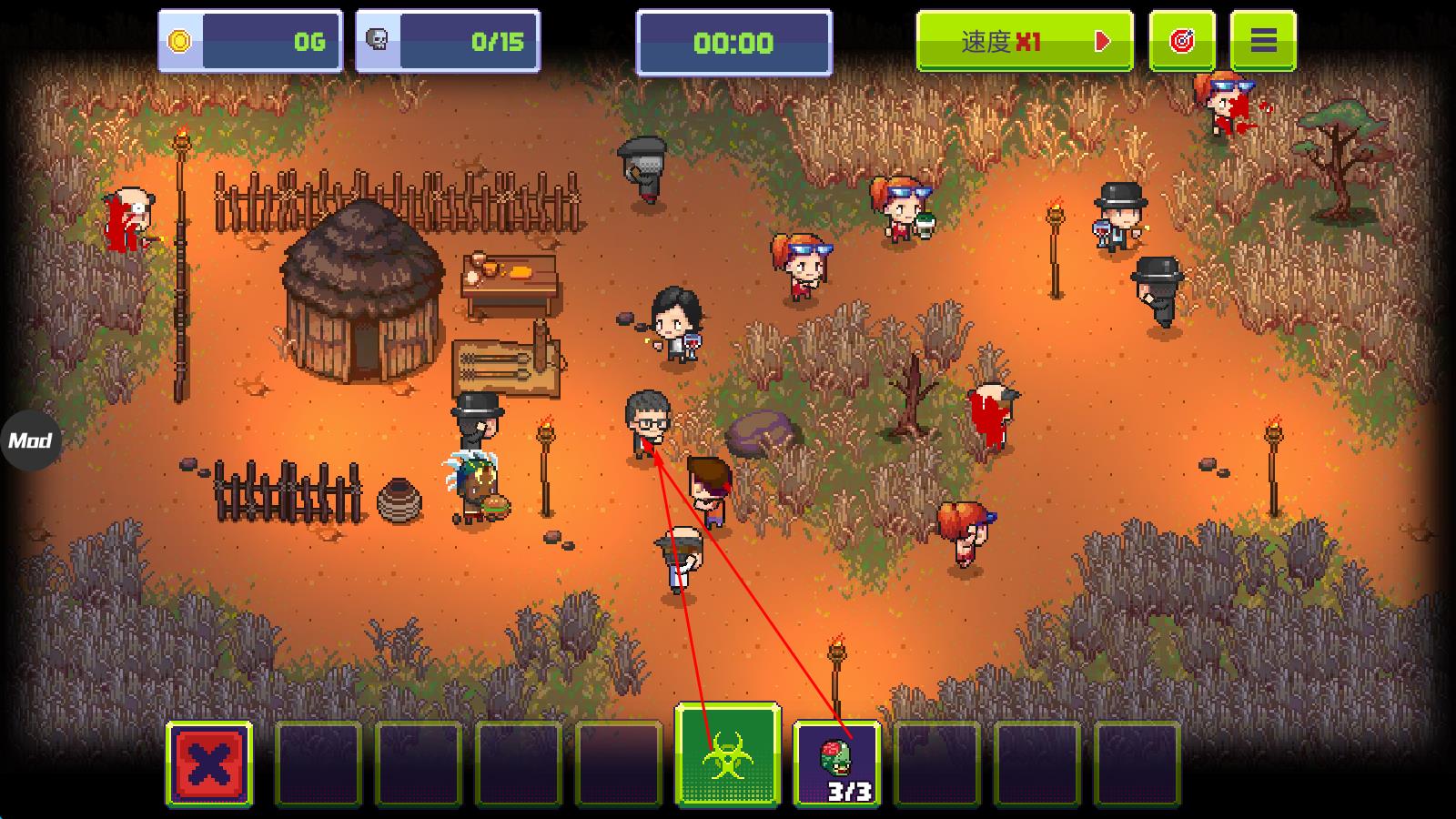Viewport: 1456px width, 819px height.
Task: Click the red target objectives button
Action: tap(1181, 41)
